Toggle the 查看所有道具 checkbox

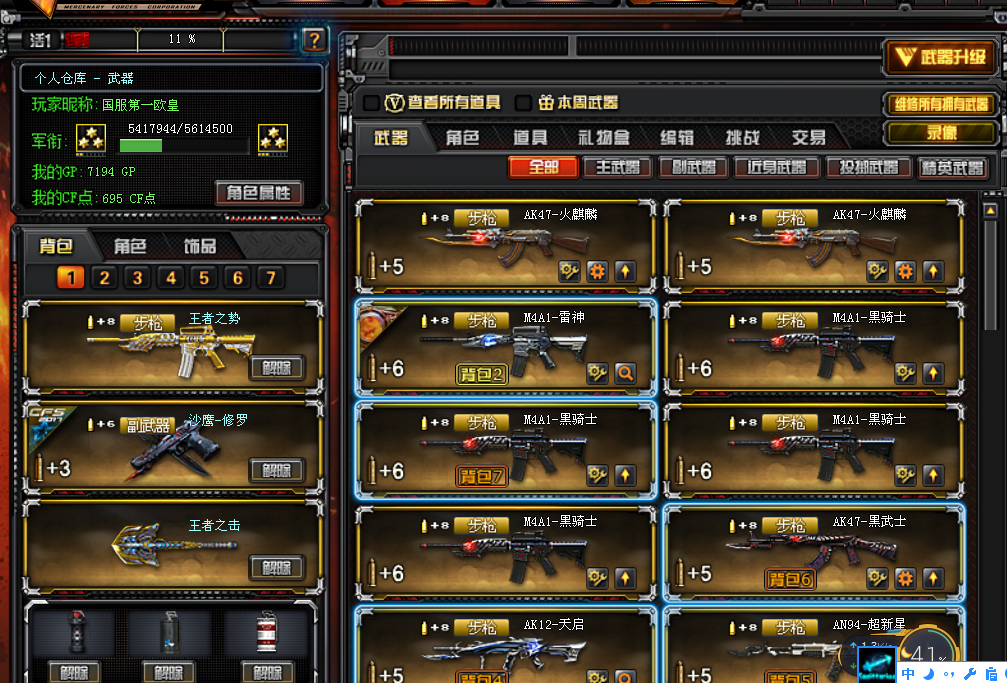tap(371, 103)
